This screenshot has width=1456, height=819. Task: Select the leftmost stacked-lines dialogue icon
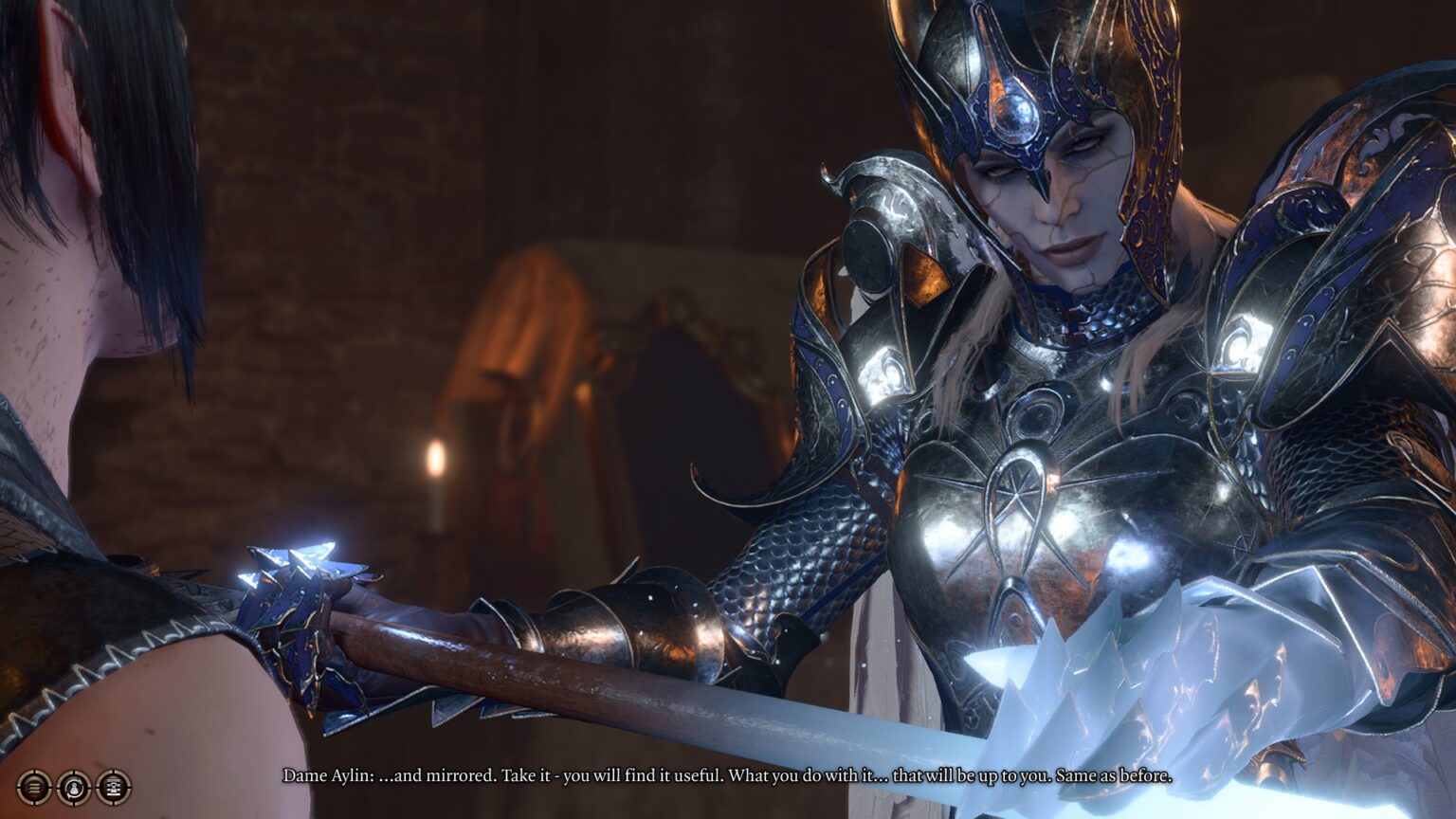click(33, 787)
